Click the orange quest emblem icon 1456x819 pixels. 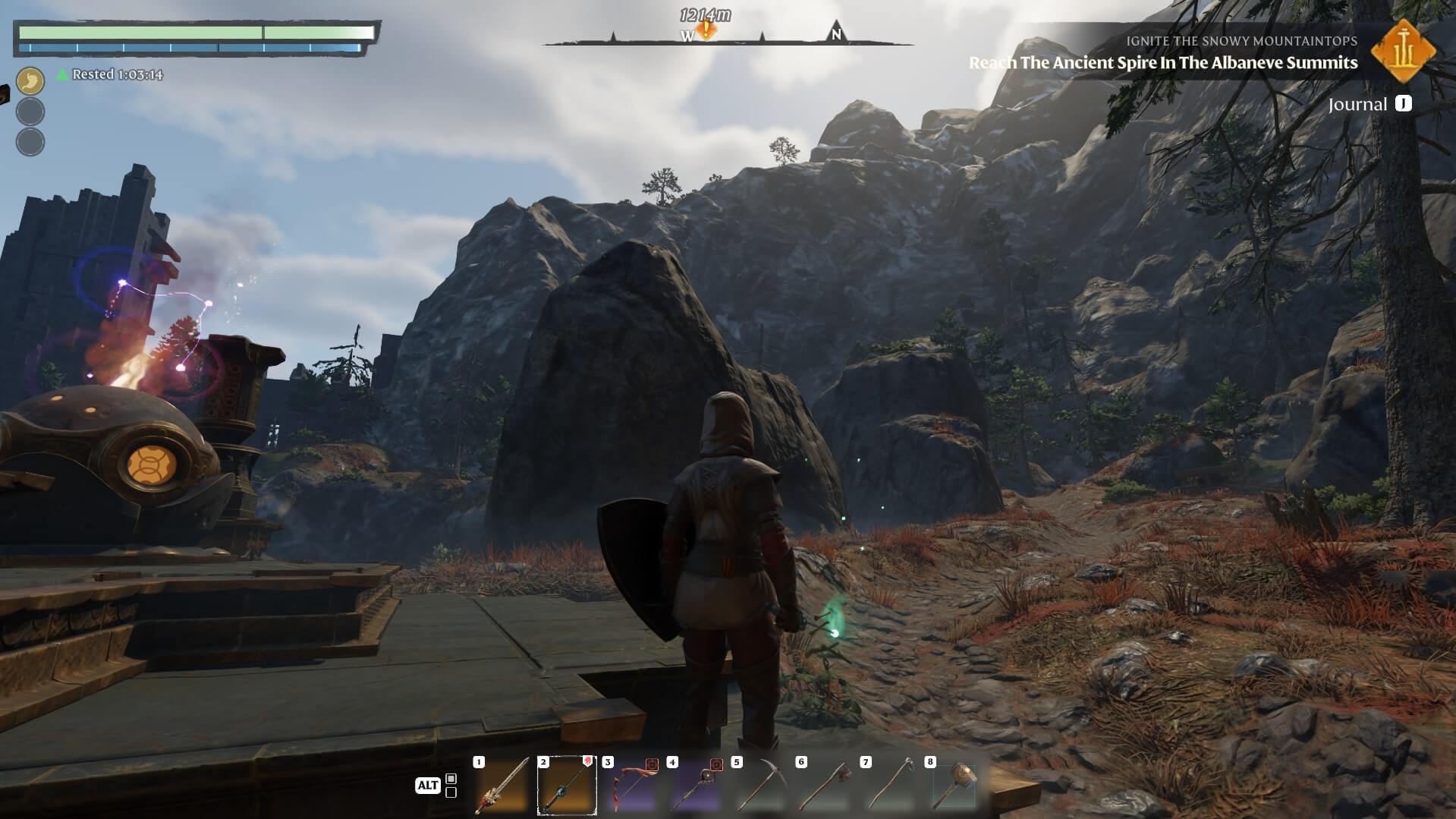(x=1403, y=52)
